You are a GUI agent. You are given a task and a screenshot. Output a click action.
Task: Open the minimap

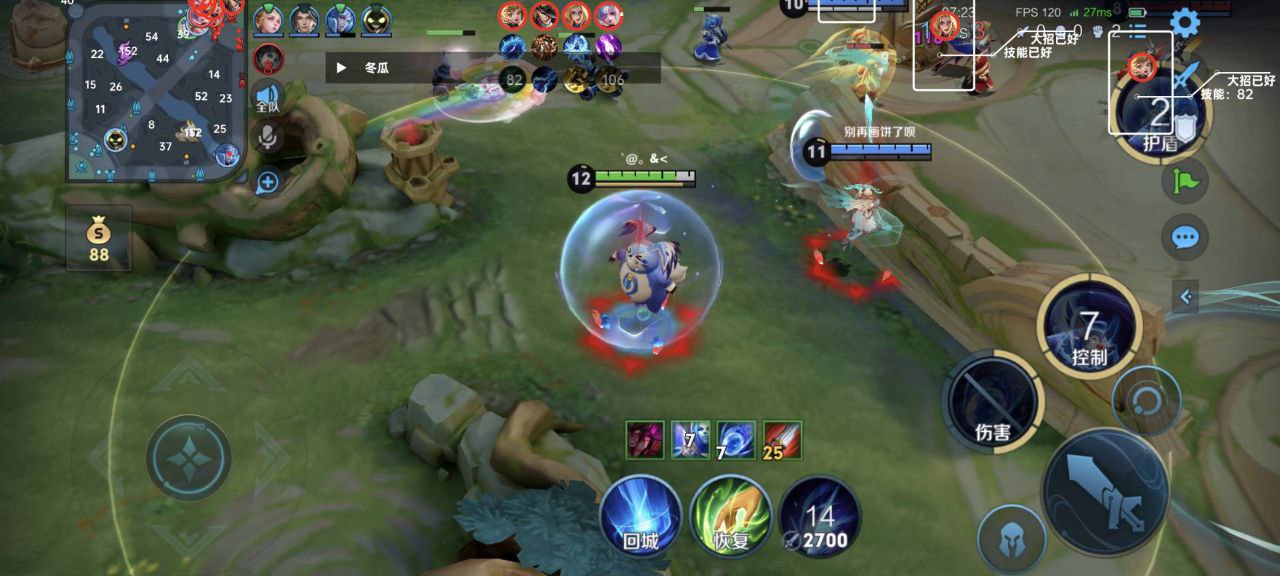155,92
